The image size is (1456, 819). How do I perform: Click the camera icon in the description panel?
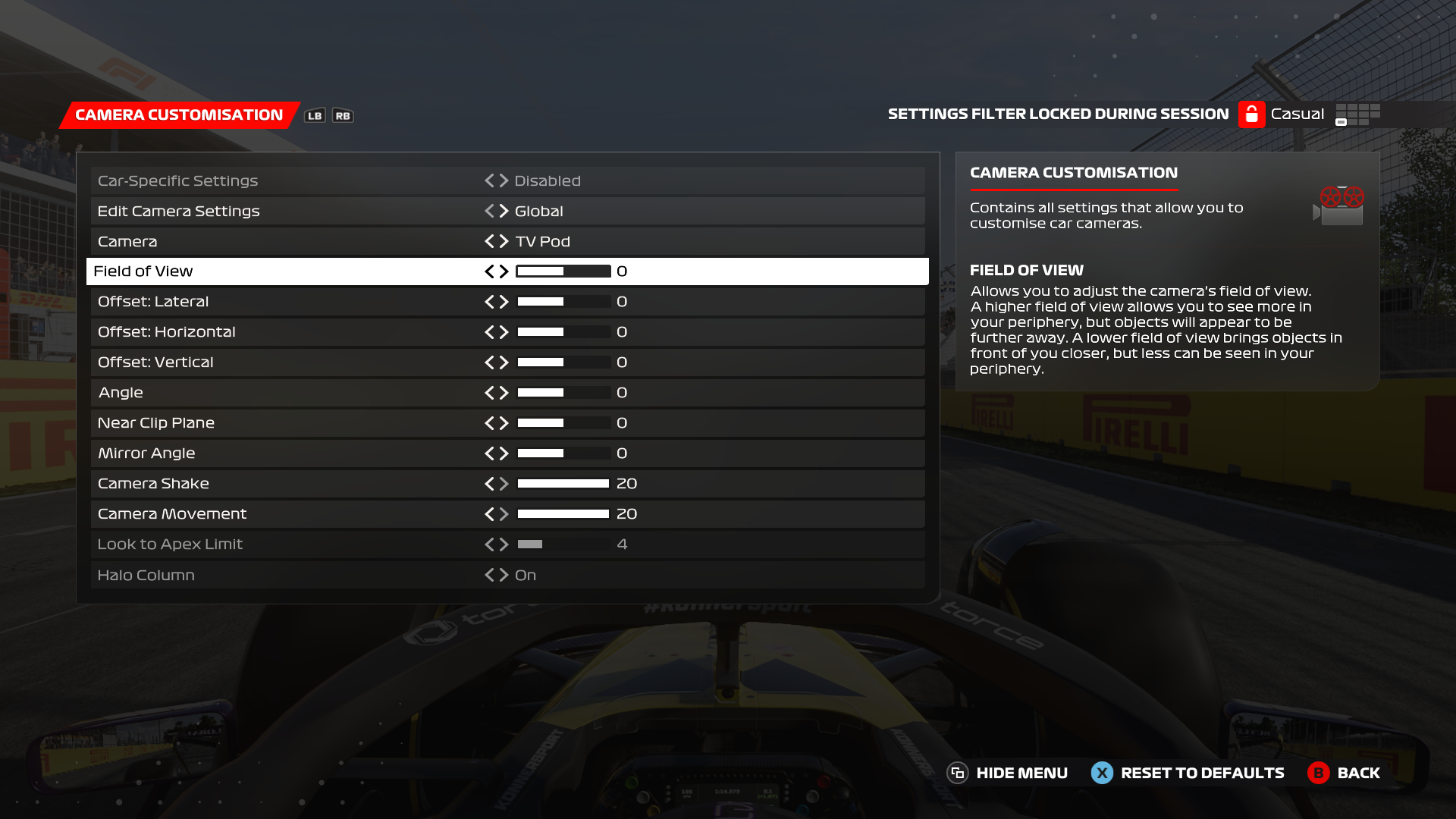(x=1339, y=205)
